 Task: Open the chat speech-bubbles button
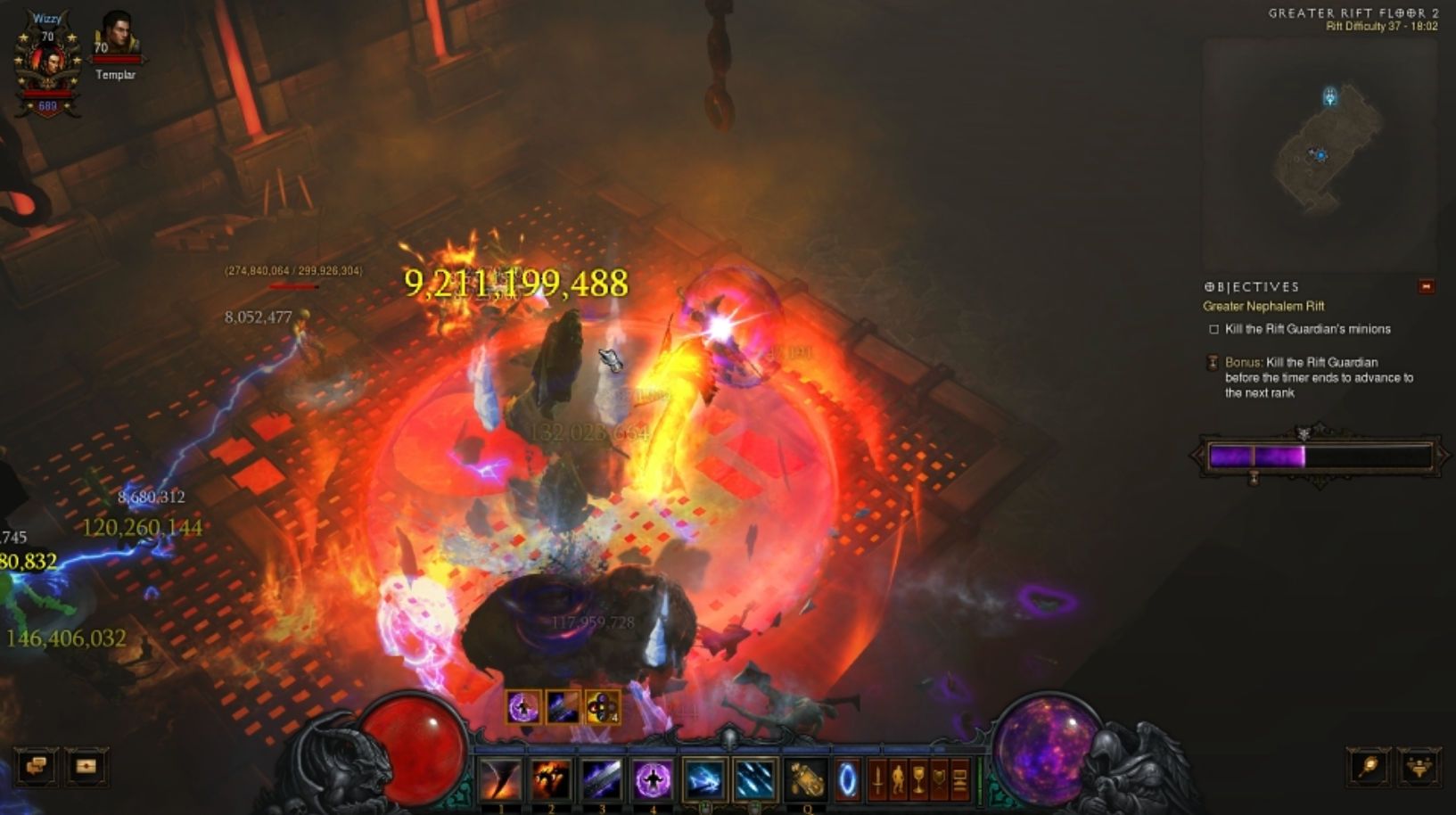[36, 766]
